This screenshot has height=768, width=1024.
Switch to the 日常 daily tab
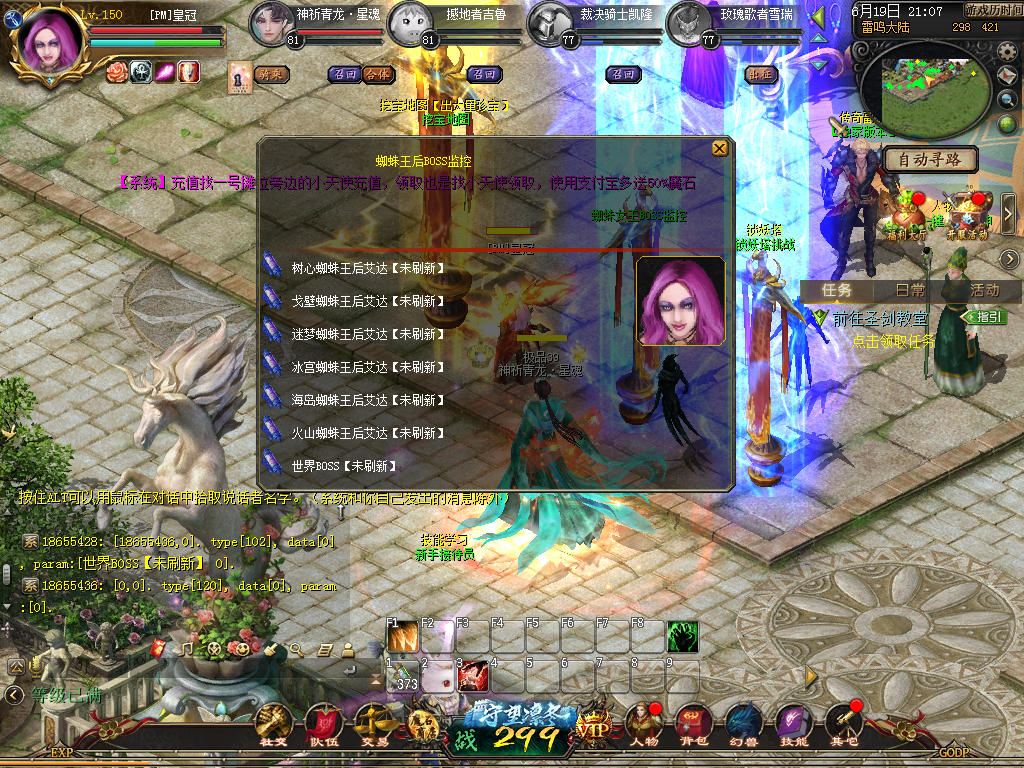coord(910,290)
